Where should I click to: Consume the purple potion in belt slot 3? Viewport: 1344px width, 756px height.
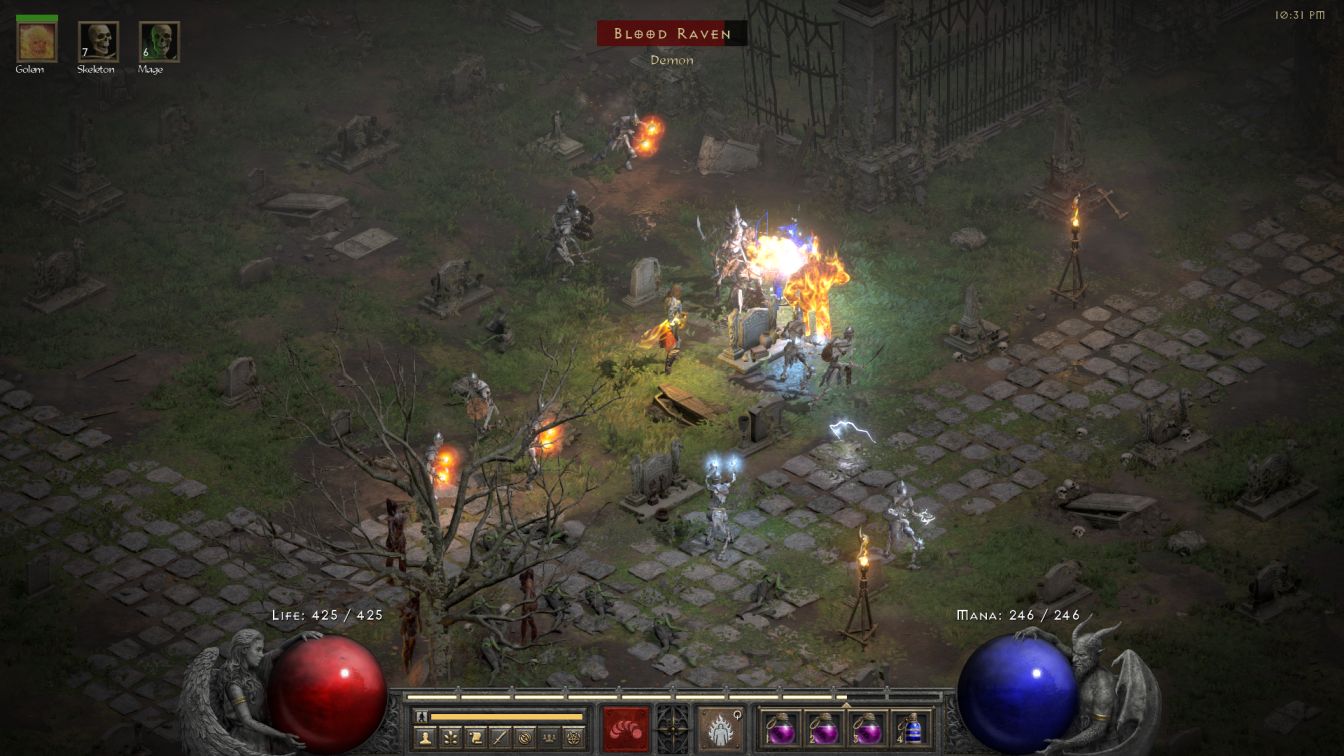click(x=867, y=728)
